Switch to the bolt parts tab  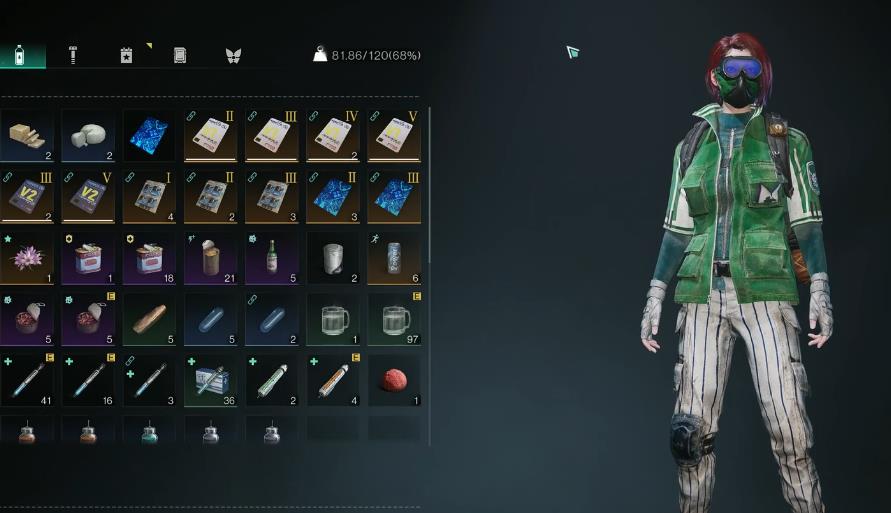coord(73,55)
